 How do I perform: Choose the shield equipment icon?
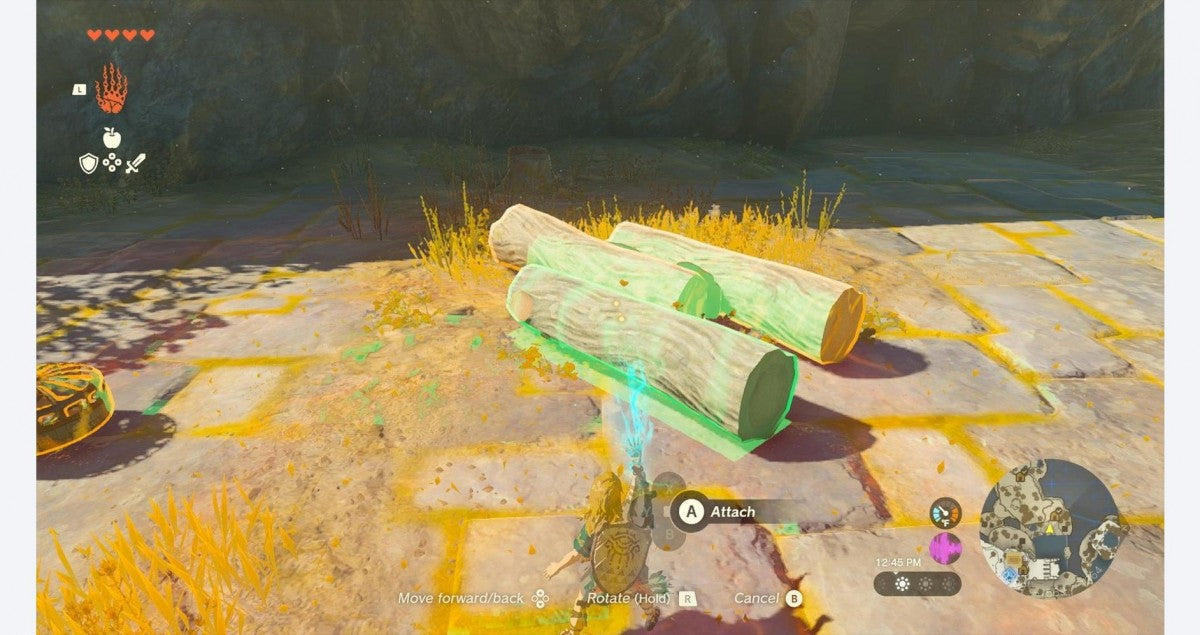click(89, 162)
